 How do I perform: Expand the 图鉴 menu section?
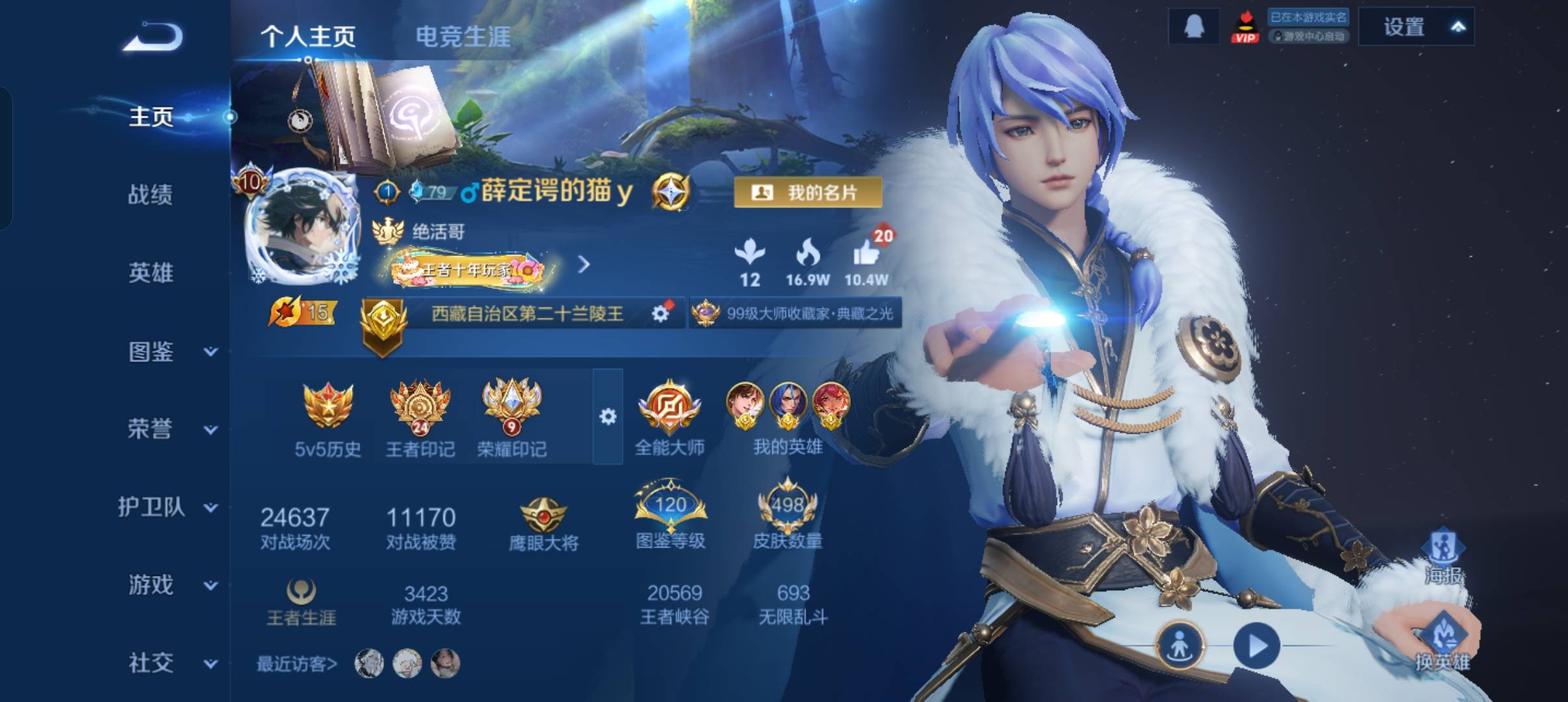[x=169, y=352]
